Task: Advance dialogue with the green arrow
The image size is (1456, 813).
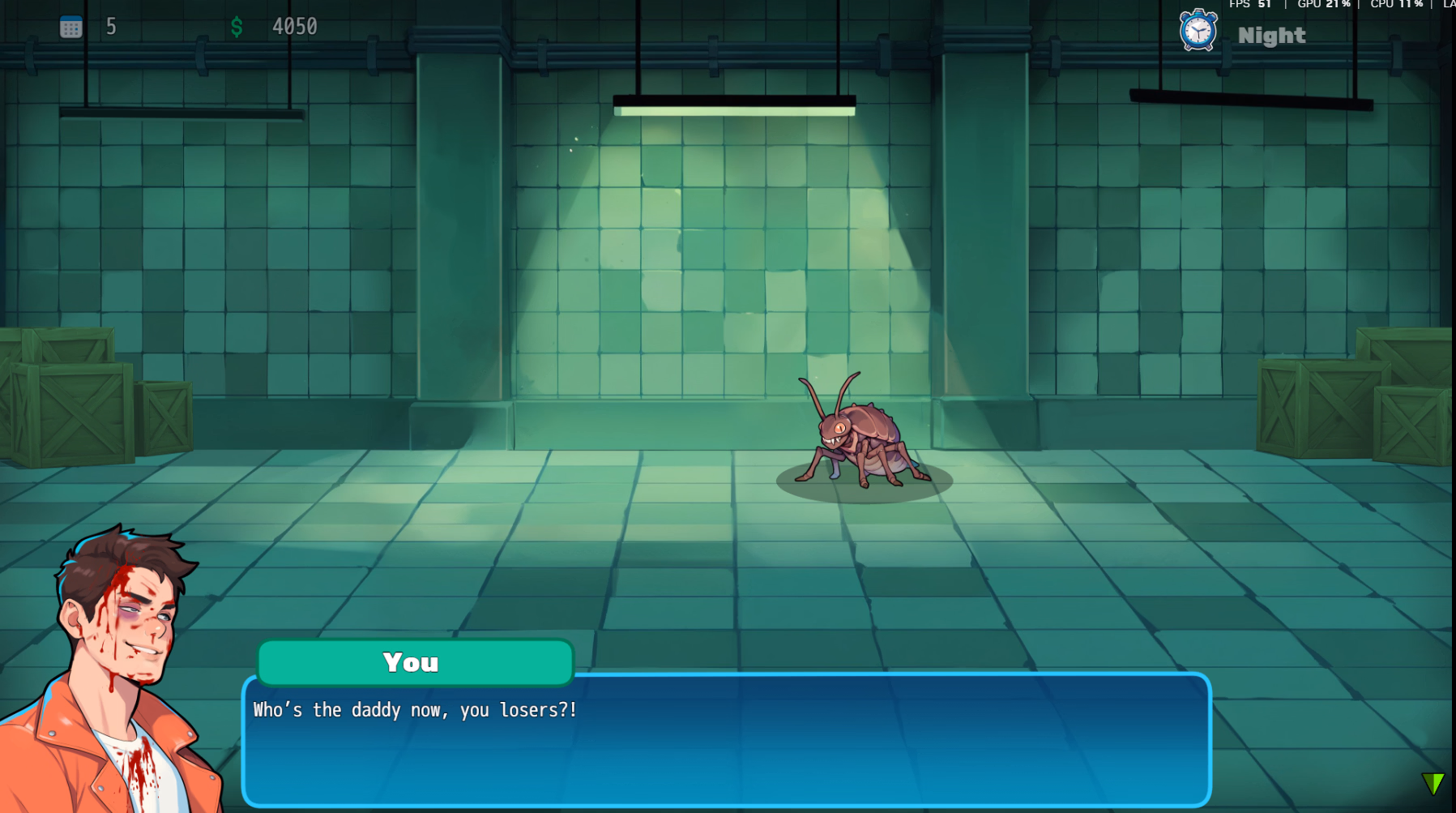Action: 1433,783
